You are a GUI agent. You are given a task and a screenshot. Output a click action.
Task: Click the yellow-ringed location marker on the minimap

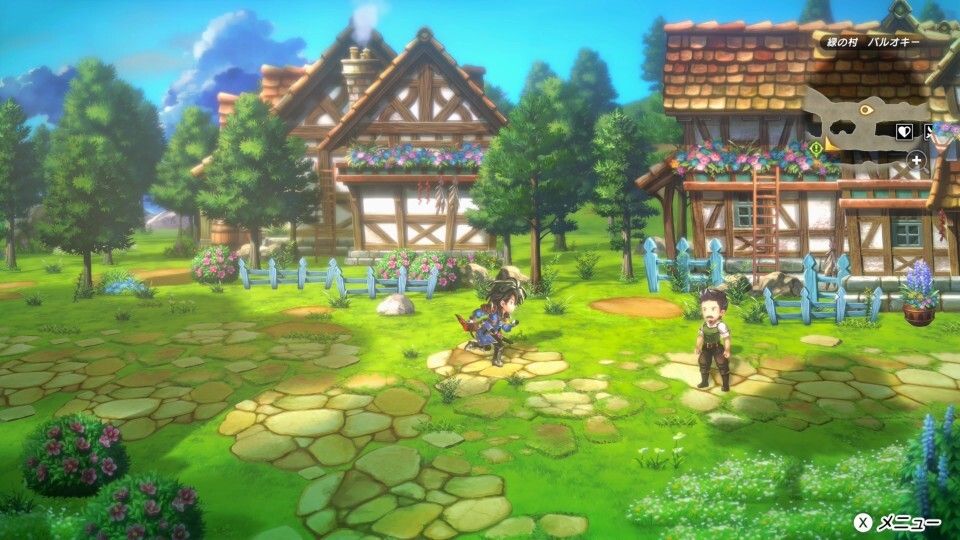tap(867, 108)
